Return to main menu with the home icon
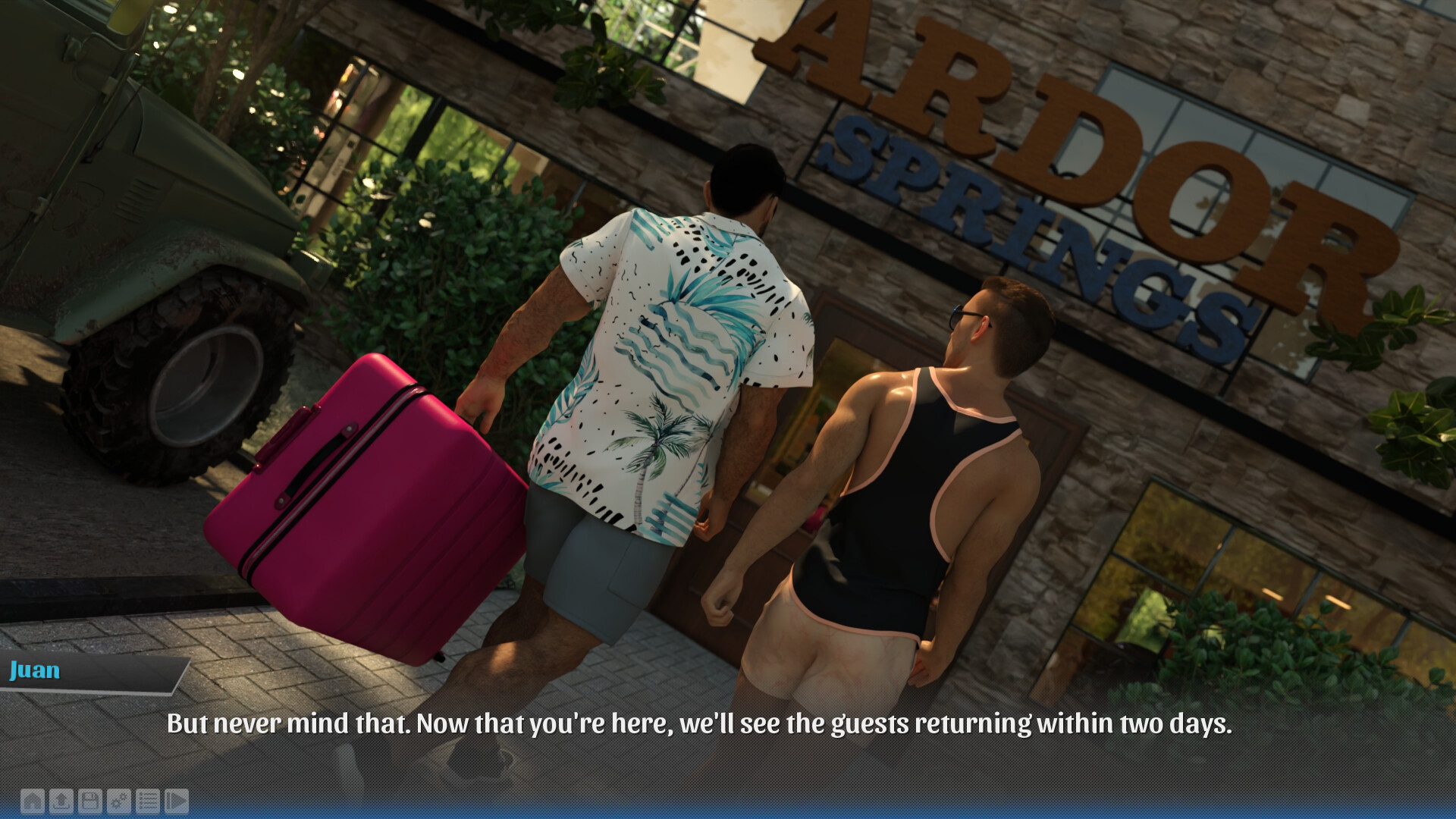1456x819 pixels. [33, 801]
